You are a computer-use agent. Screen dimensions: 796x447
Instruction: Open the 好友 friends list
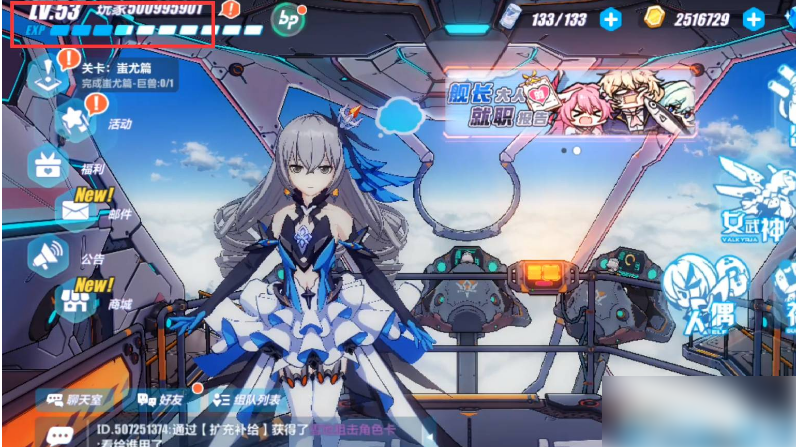[162, 399]
